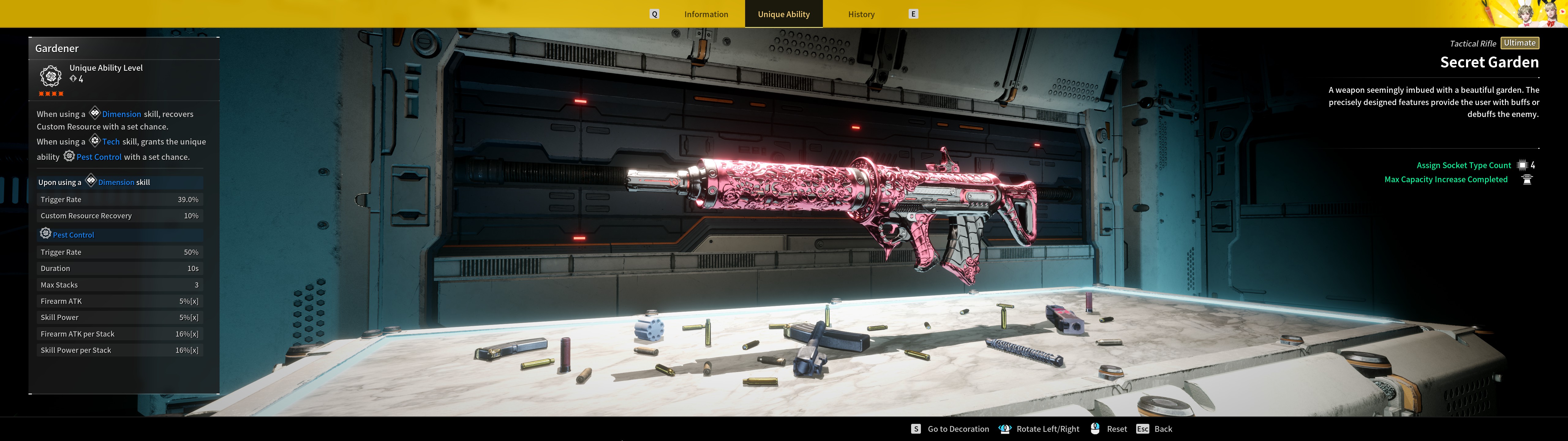
Task: Switch to the Information tab
Action: tap(706, 14)
